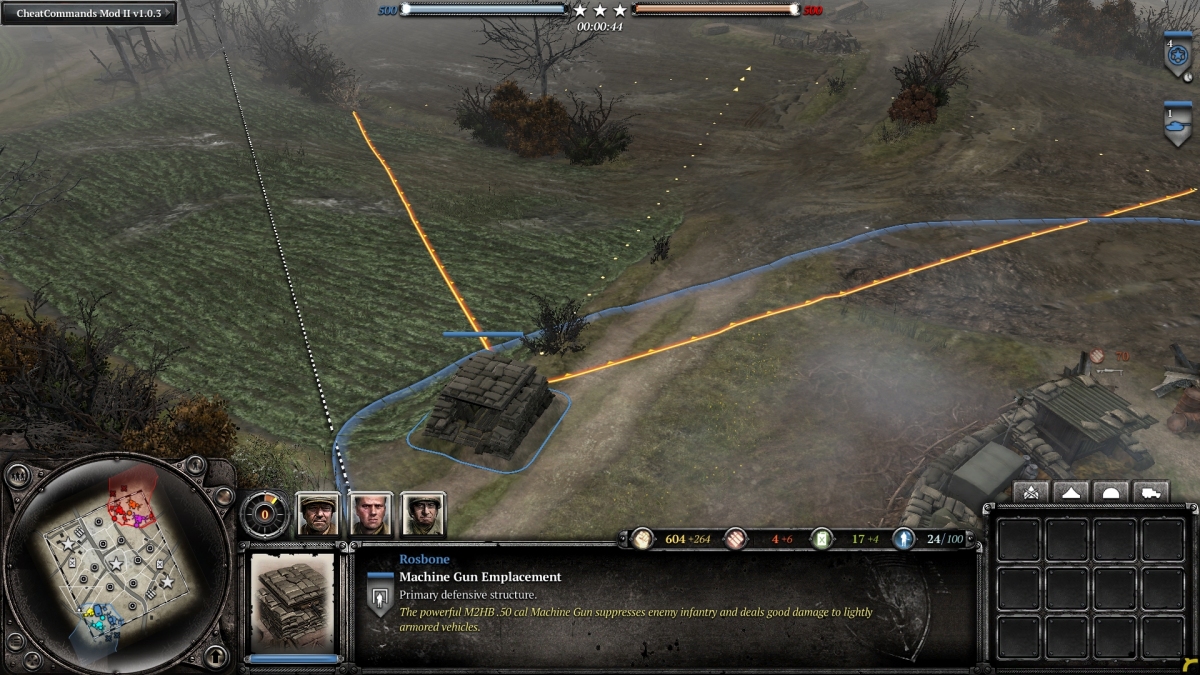Image resolution: width=1200 pixels, height=675 pixels.
Task: Select the Machine Gun Emplacement portrait
Action: 292,598
